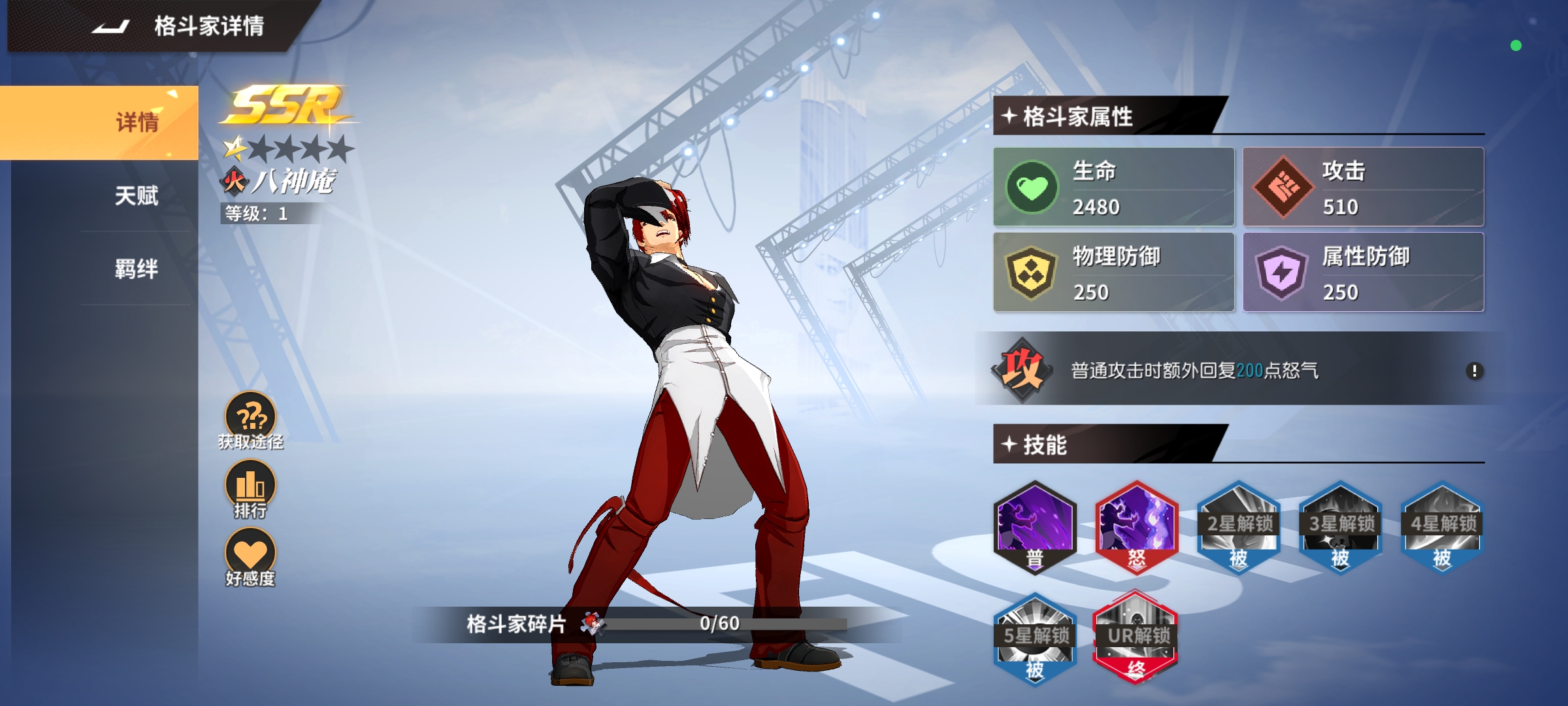Tap the 物理防御 physical defense panel
1568x706 pixels.
click(x=1113, y=272)
